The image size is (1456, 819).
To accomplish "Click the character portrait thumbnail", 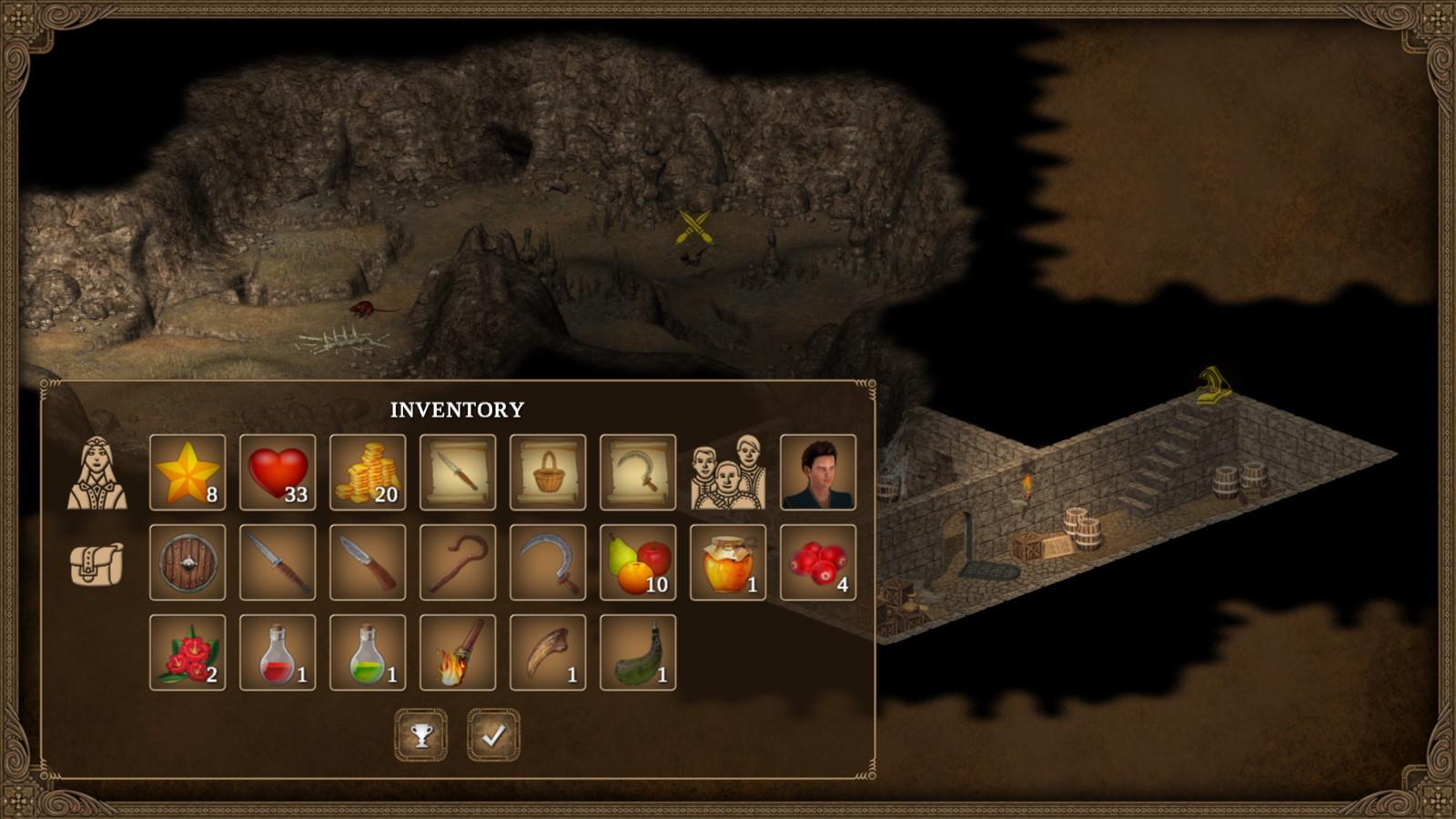I will (817, 473).
